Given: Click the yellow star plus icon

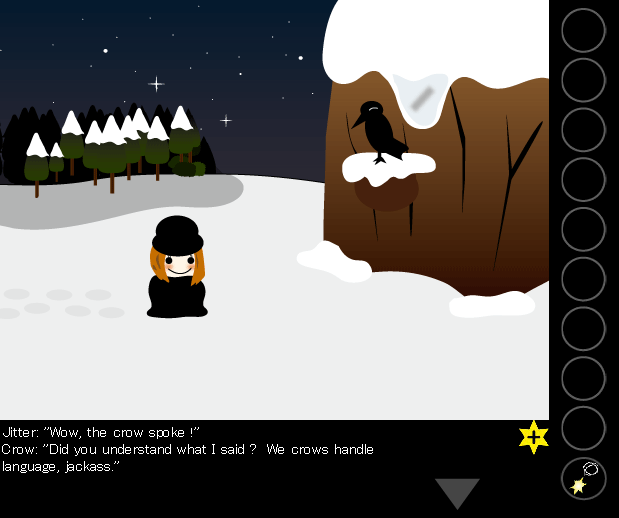Looking at the screenshot, I should (534, 437).
